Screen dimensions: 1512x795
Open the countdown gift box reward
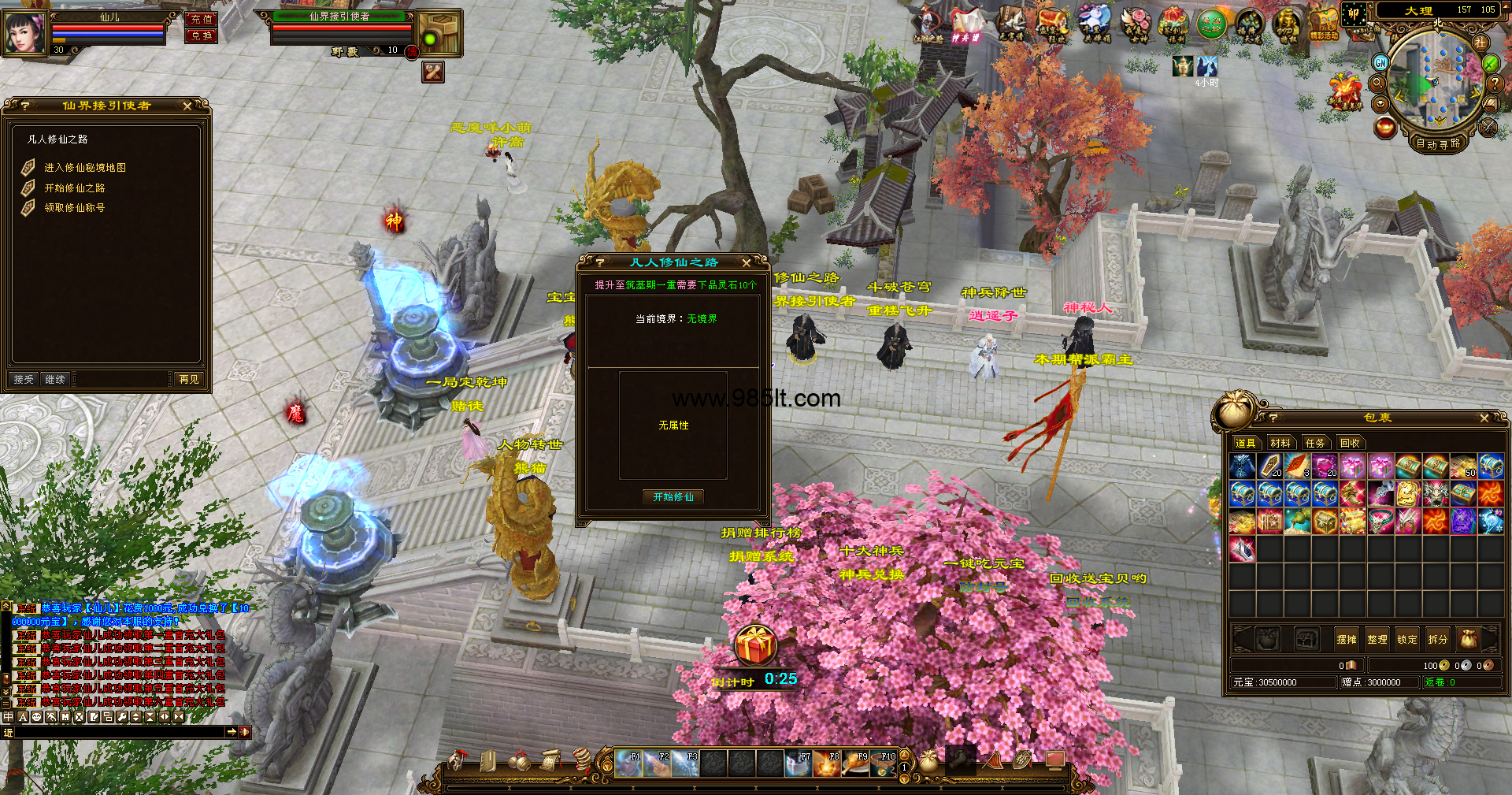tap(755, 646)
